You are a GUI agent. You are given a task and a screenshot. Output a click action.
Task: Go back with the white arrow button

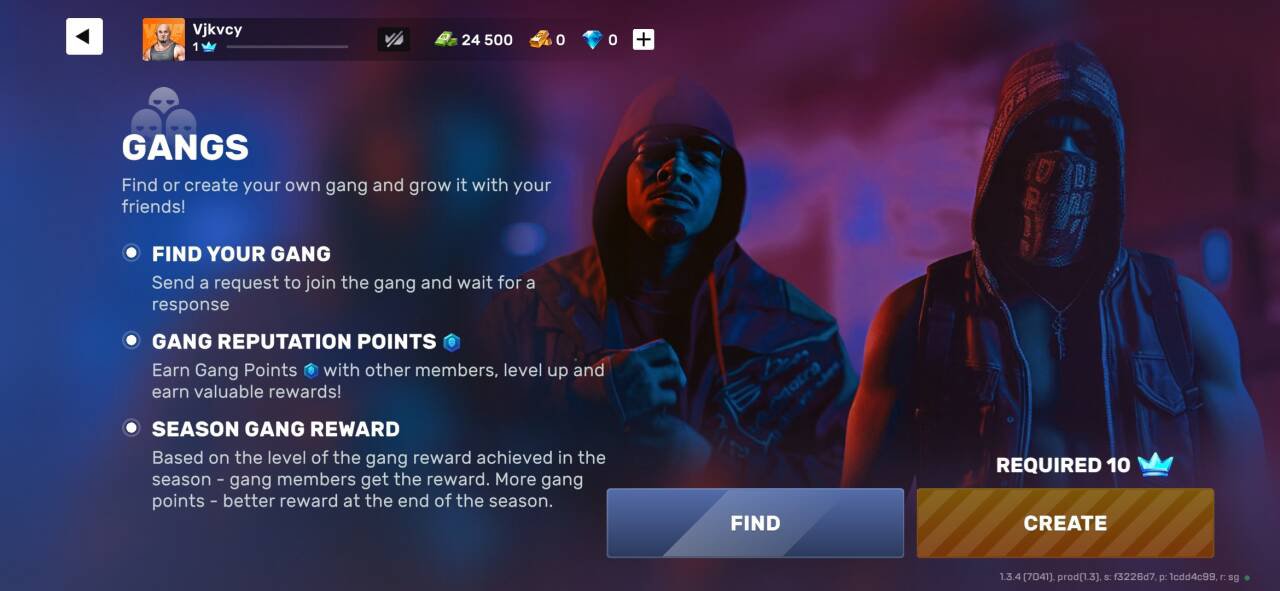tap(84, 37)
